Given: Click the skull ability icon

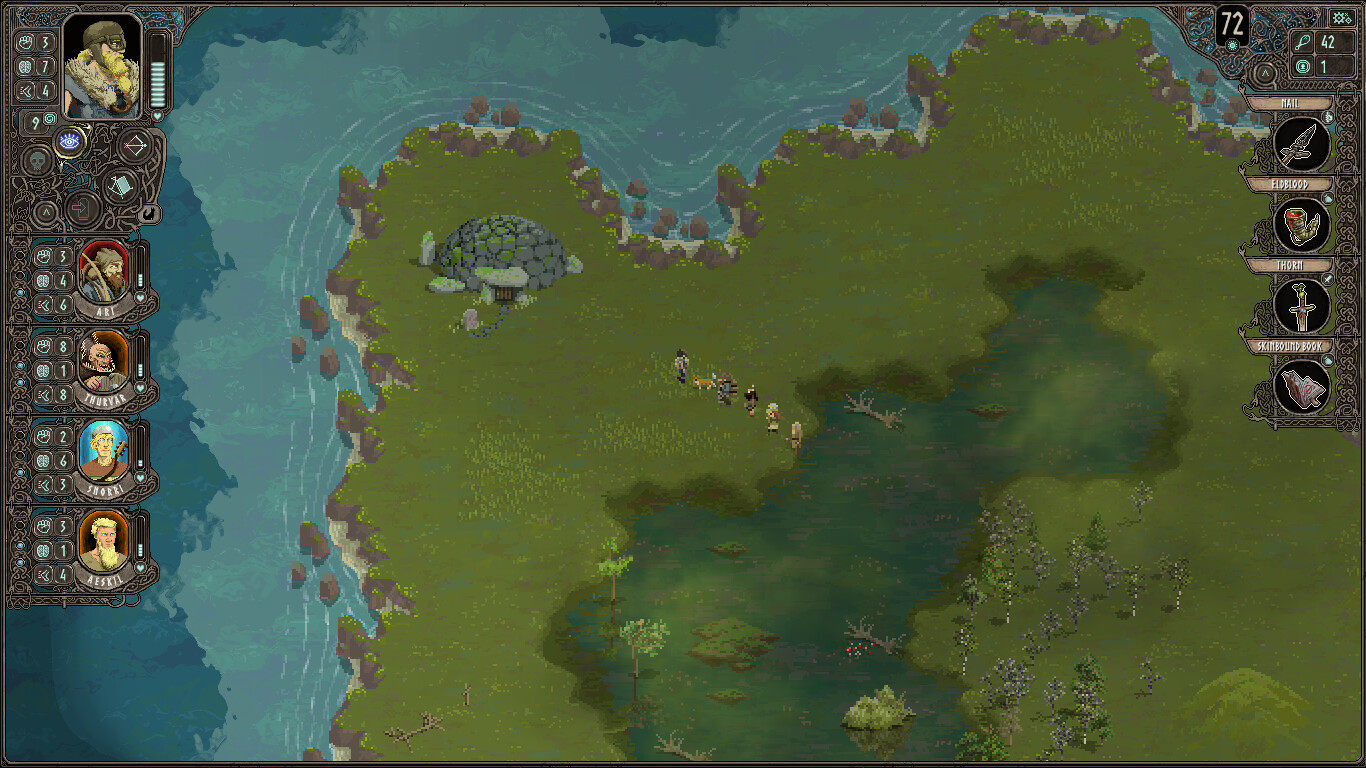Looking at the screenshot, I should [35, 159].
